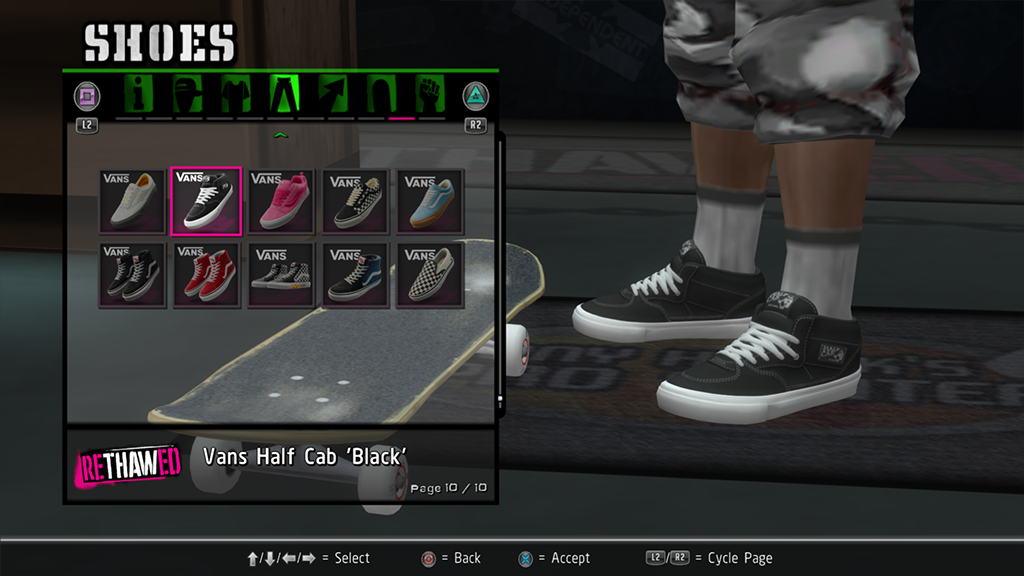Select the black Vans high-top pair

click(x=131, y=275)
